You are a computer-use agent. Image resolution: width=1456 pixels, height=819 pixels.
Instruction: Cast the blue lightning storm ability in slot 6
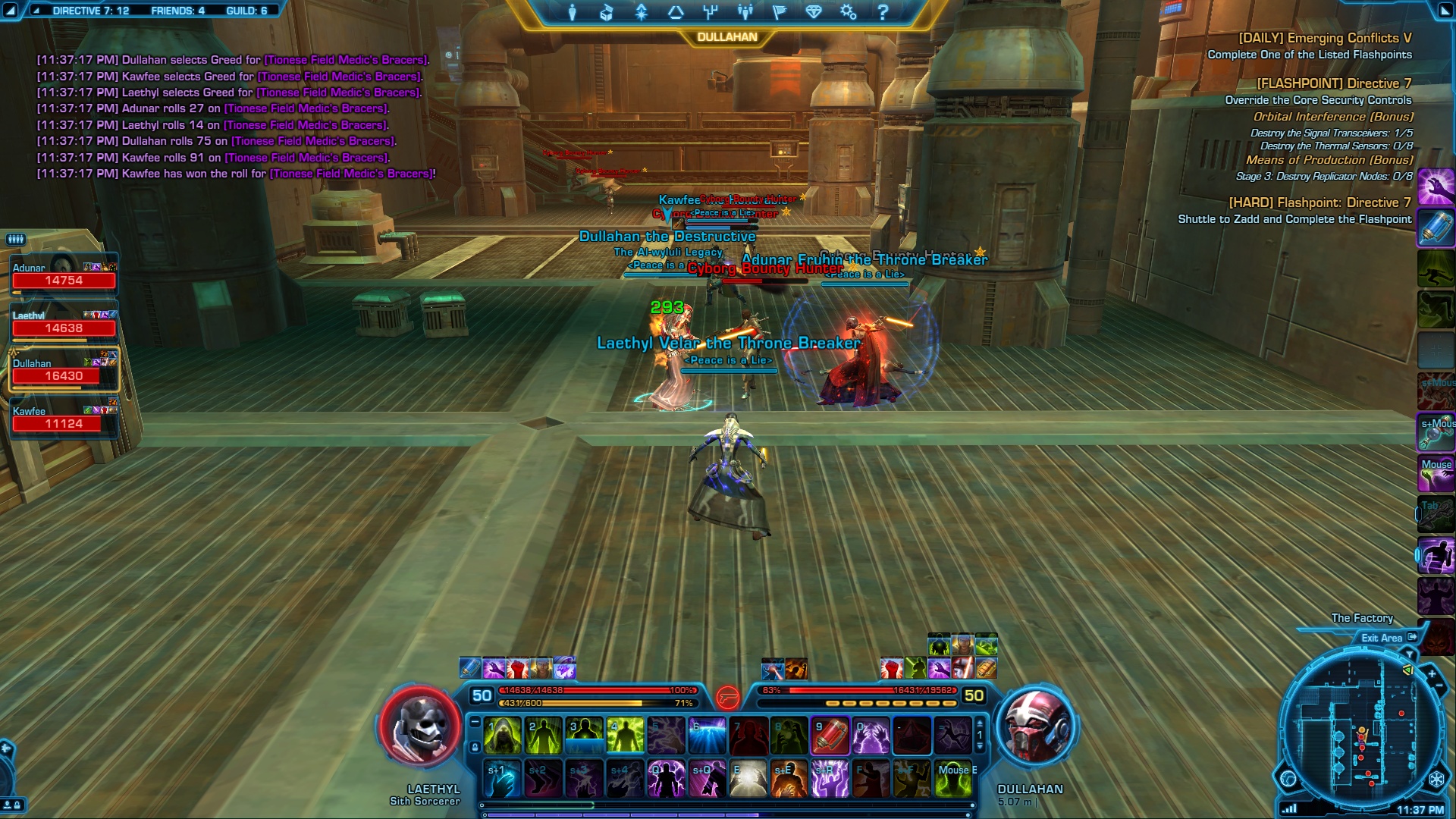707,736
